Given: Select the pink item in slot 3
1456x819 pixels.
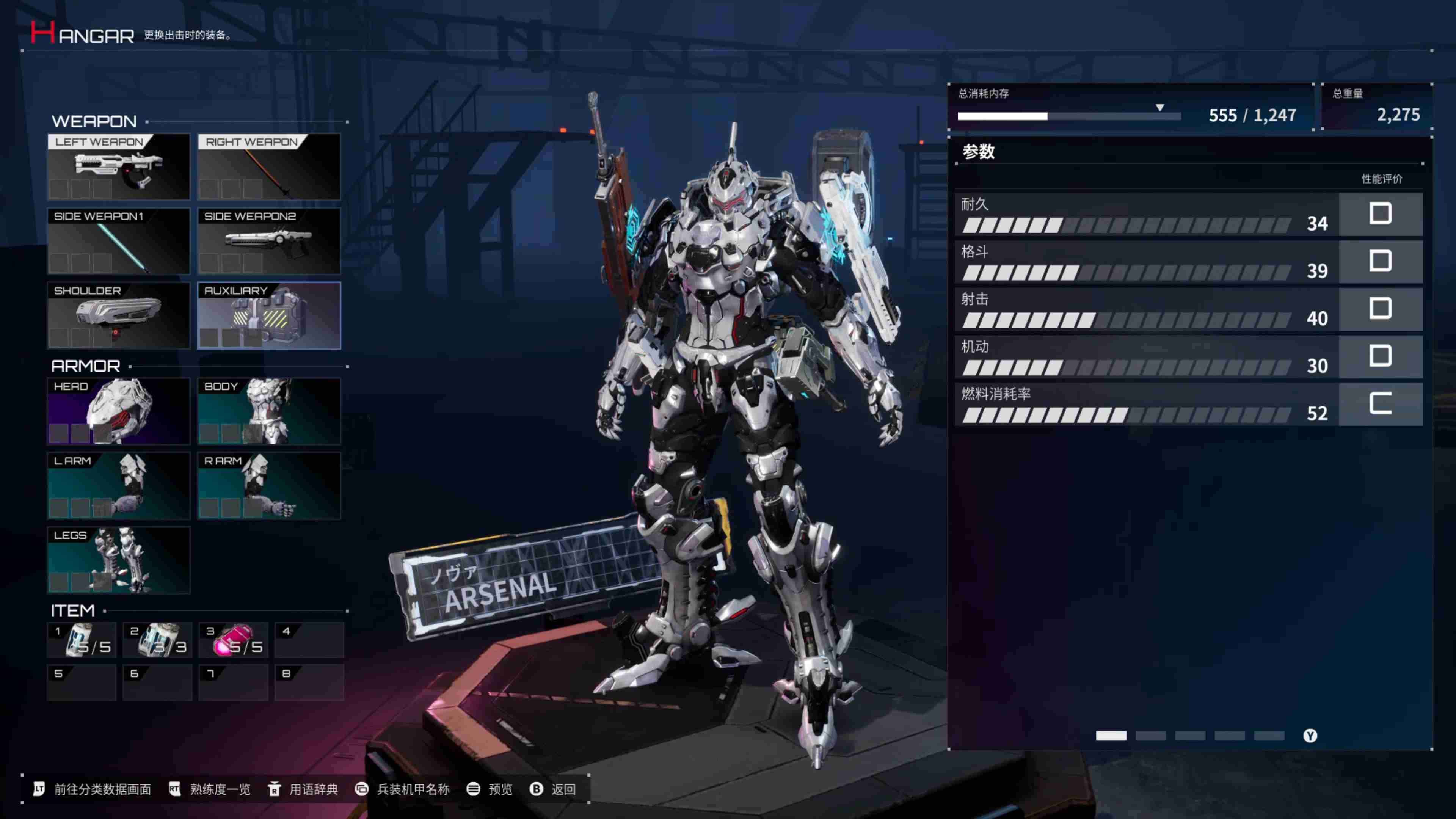Looking at the screenshot, I should click(x=234, y=640).
